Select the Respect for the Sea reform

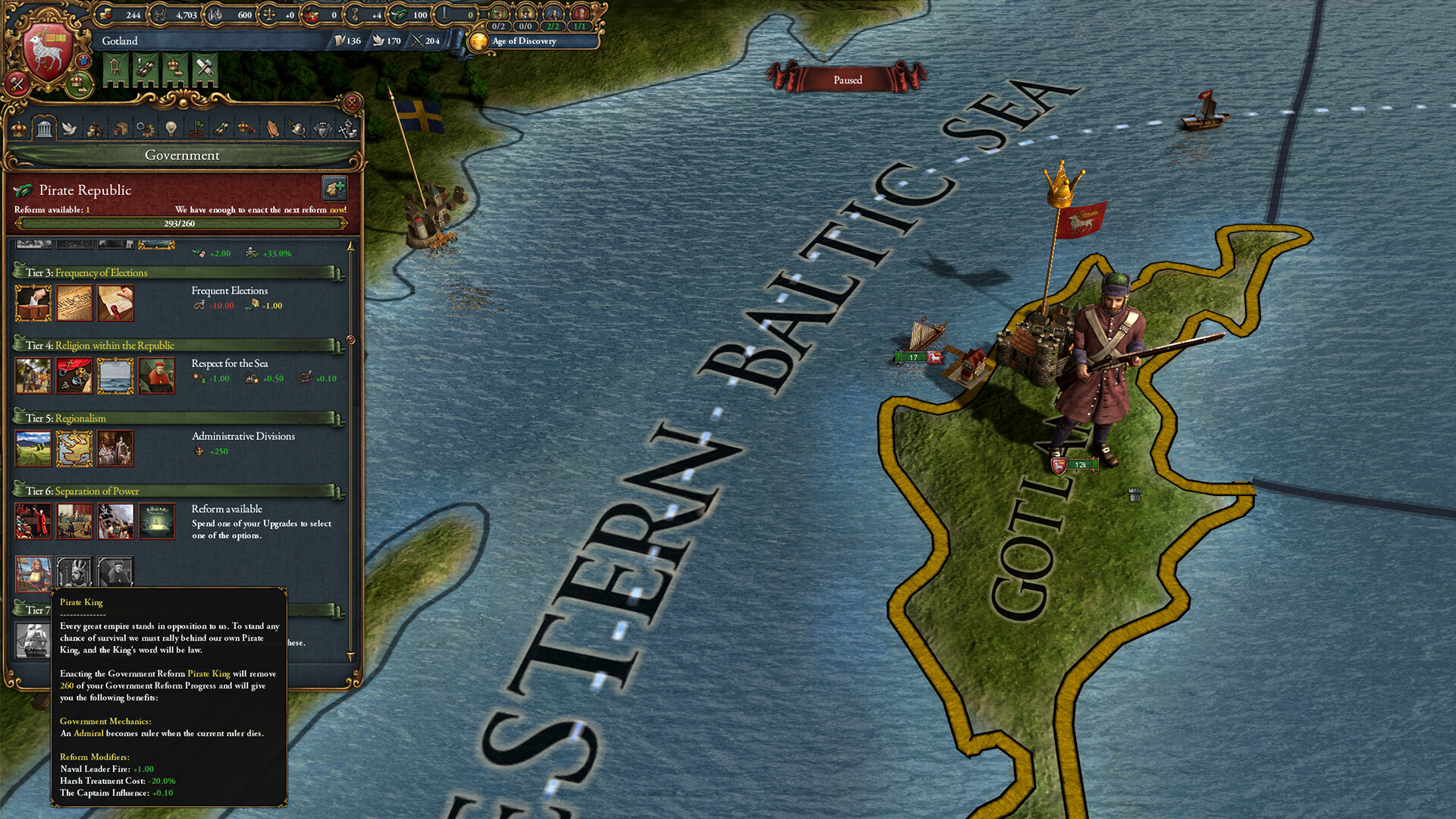pyautogui.click(x=116, y=375)
